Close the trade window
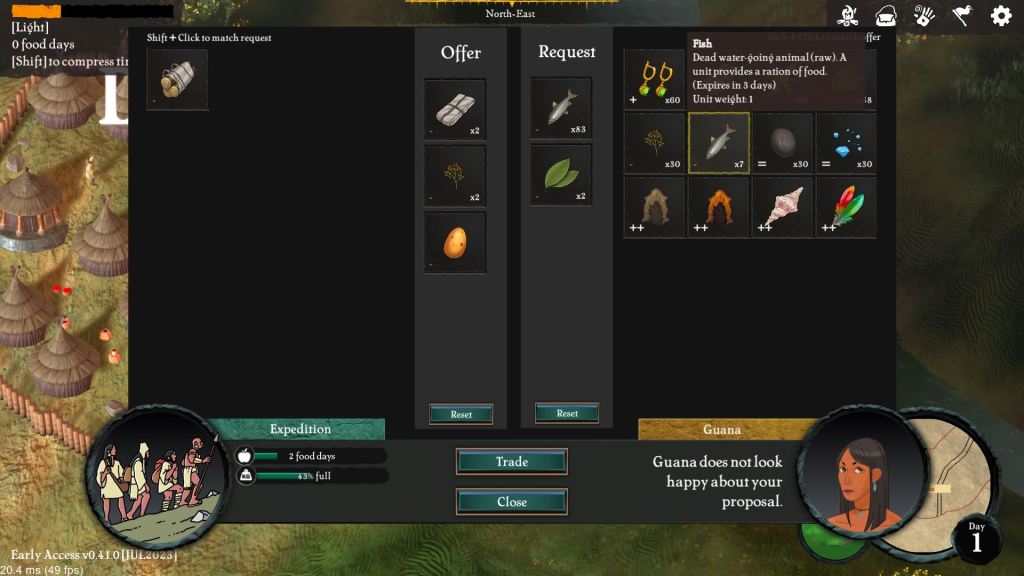 tap(511, 501)
